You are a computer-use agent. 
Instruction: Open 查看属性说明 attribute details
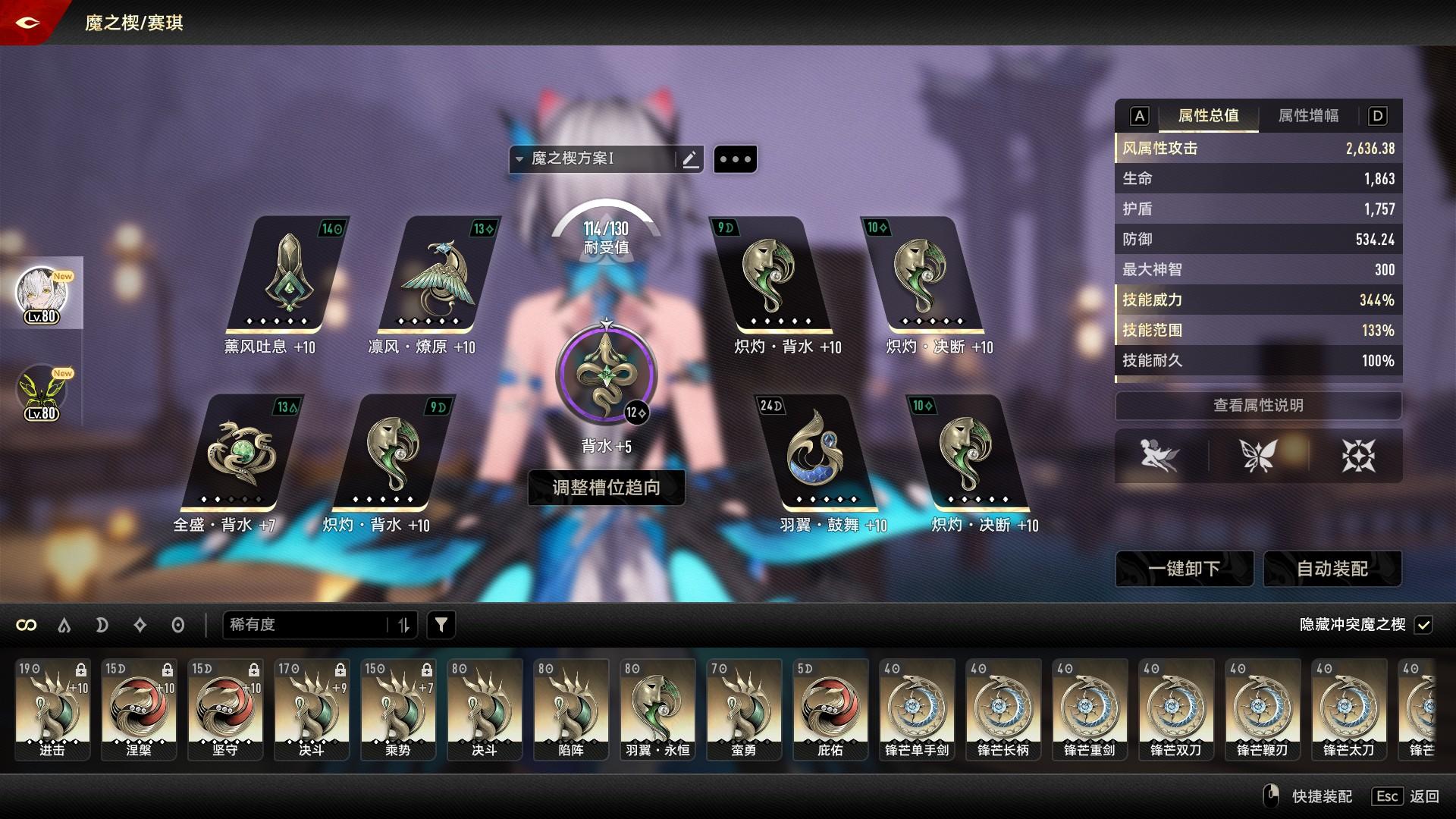click(1258, 406)
